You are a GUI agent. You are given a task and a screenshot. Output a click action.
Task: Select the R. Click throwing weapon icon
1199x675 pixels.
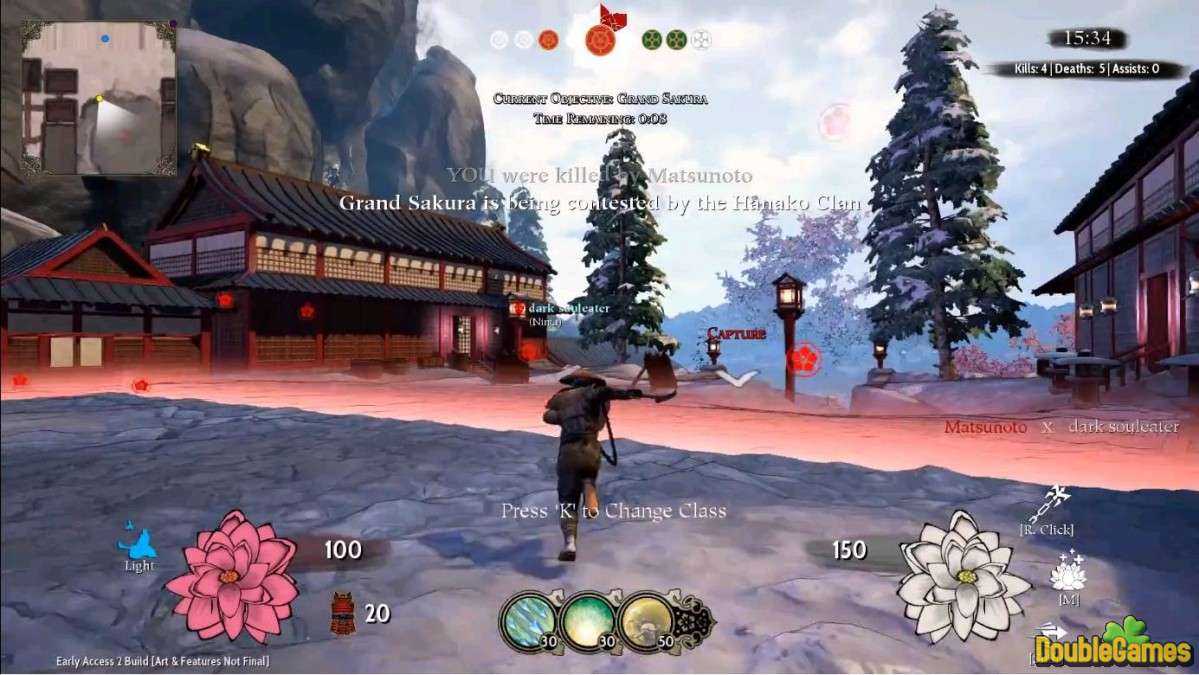[1056, 503]
